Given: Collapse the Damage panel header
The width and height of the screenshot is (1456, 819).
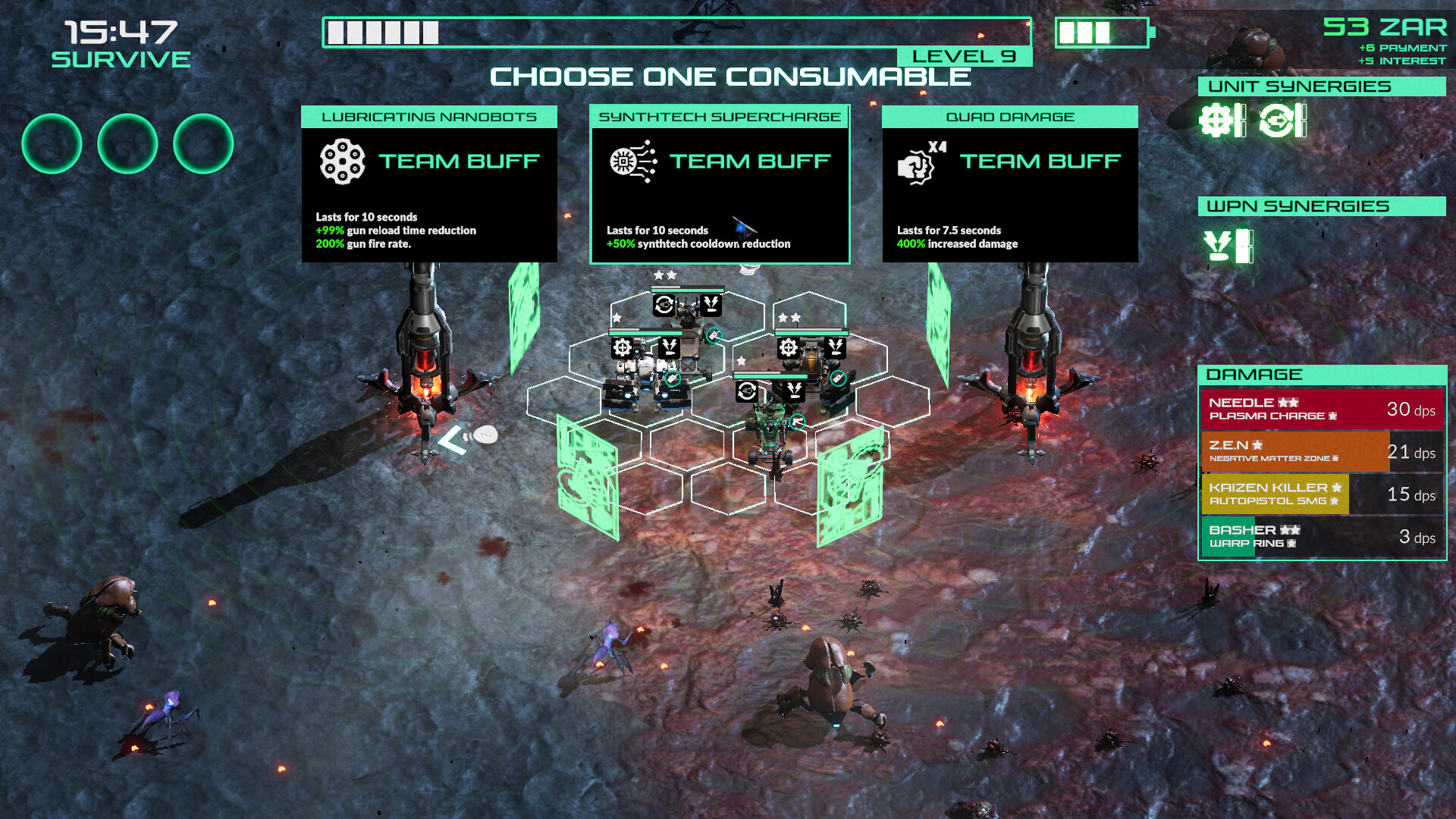Looking at the screenshot, I should click(1323, 374).
